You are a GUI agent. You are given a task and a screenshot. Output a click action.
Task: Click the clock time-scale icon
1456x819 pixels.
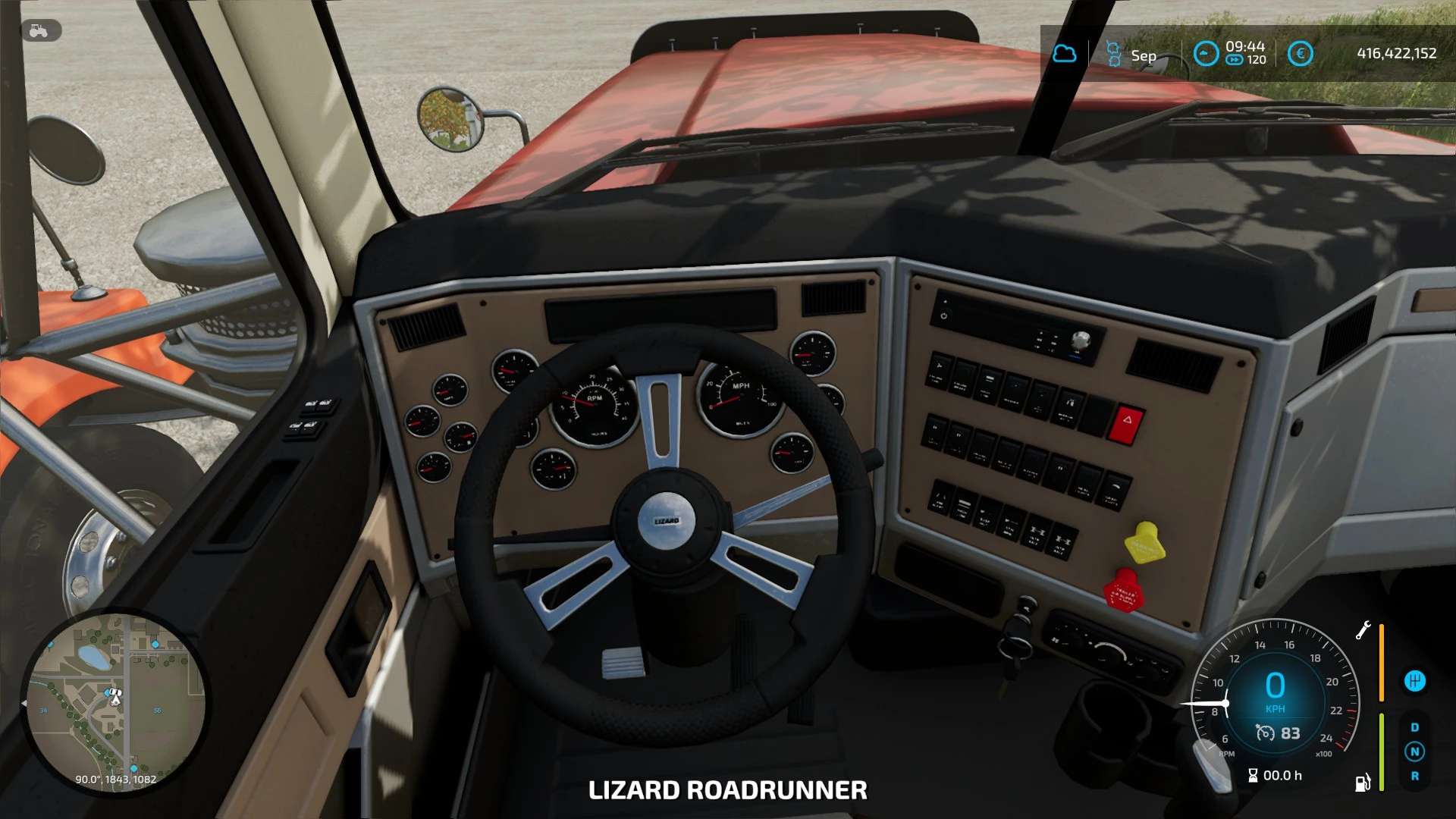tap(1205, 54)
